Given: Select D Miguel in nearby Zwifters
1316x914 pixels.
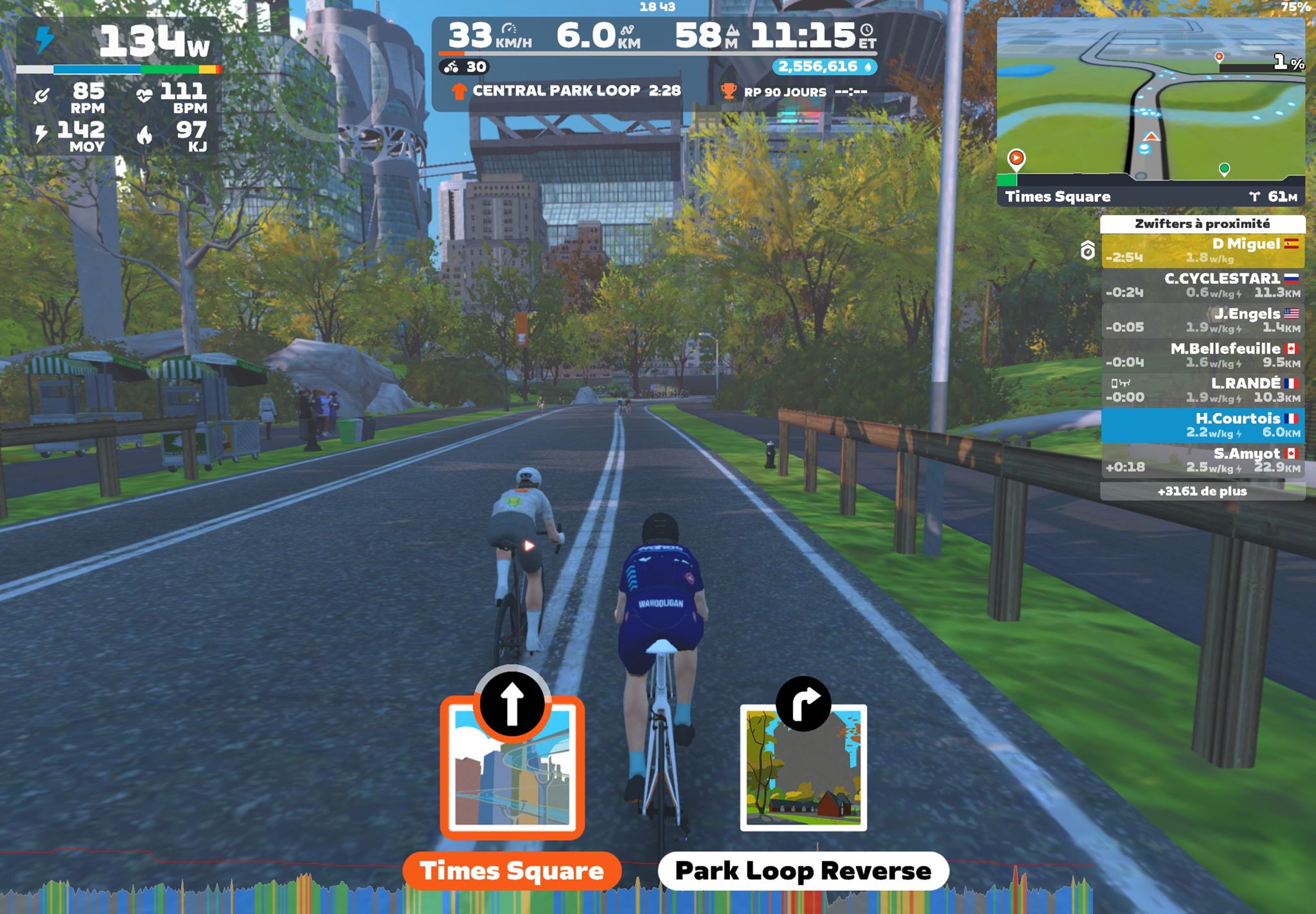Looking at the screenshot, I should coord(1202,250).
